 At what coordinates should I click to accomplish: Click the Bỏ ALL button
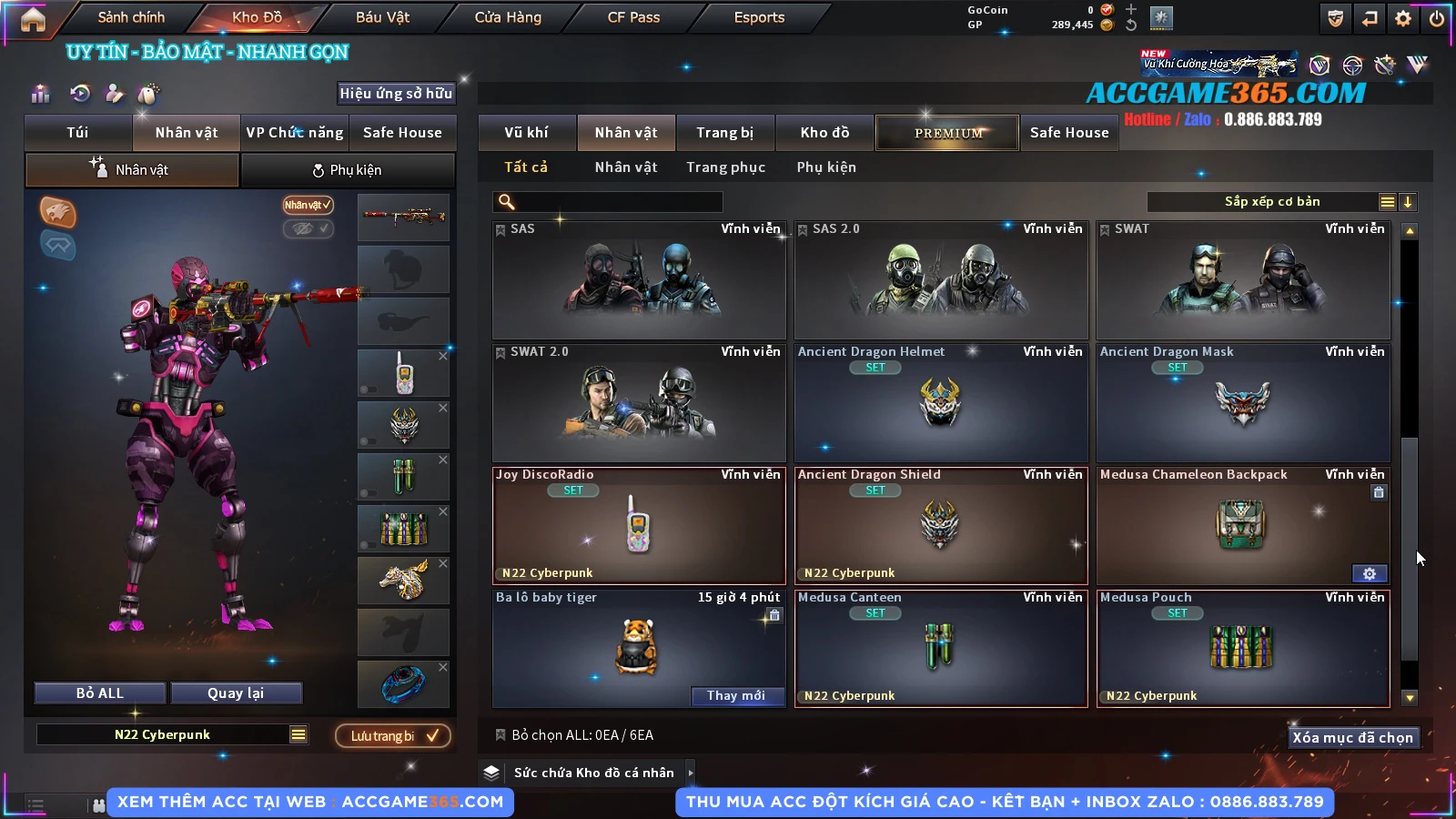coord(100,693)
